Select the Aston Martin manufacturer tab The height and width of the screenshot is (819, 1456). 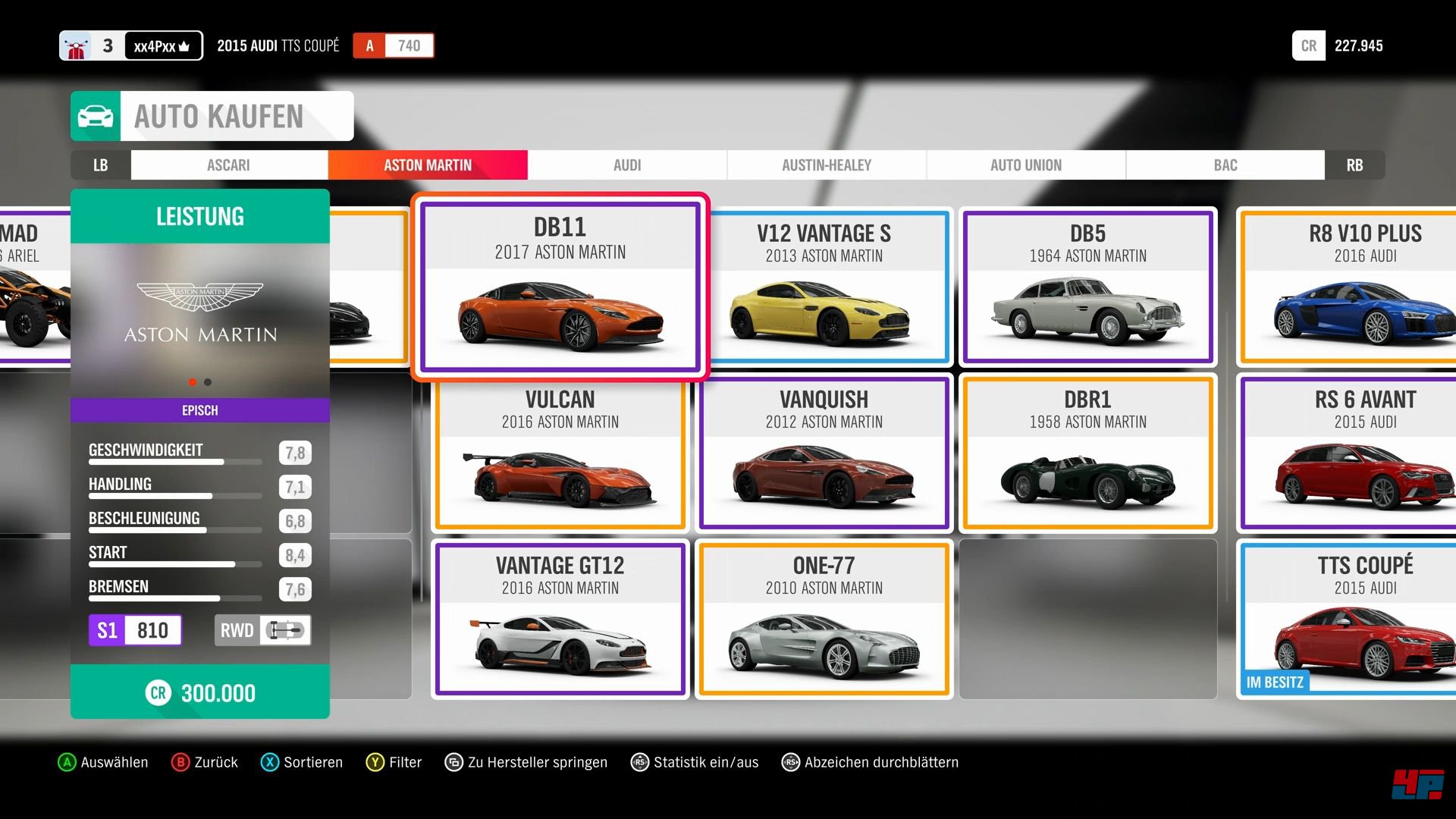click(x=428, y=165)
